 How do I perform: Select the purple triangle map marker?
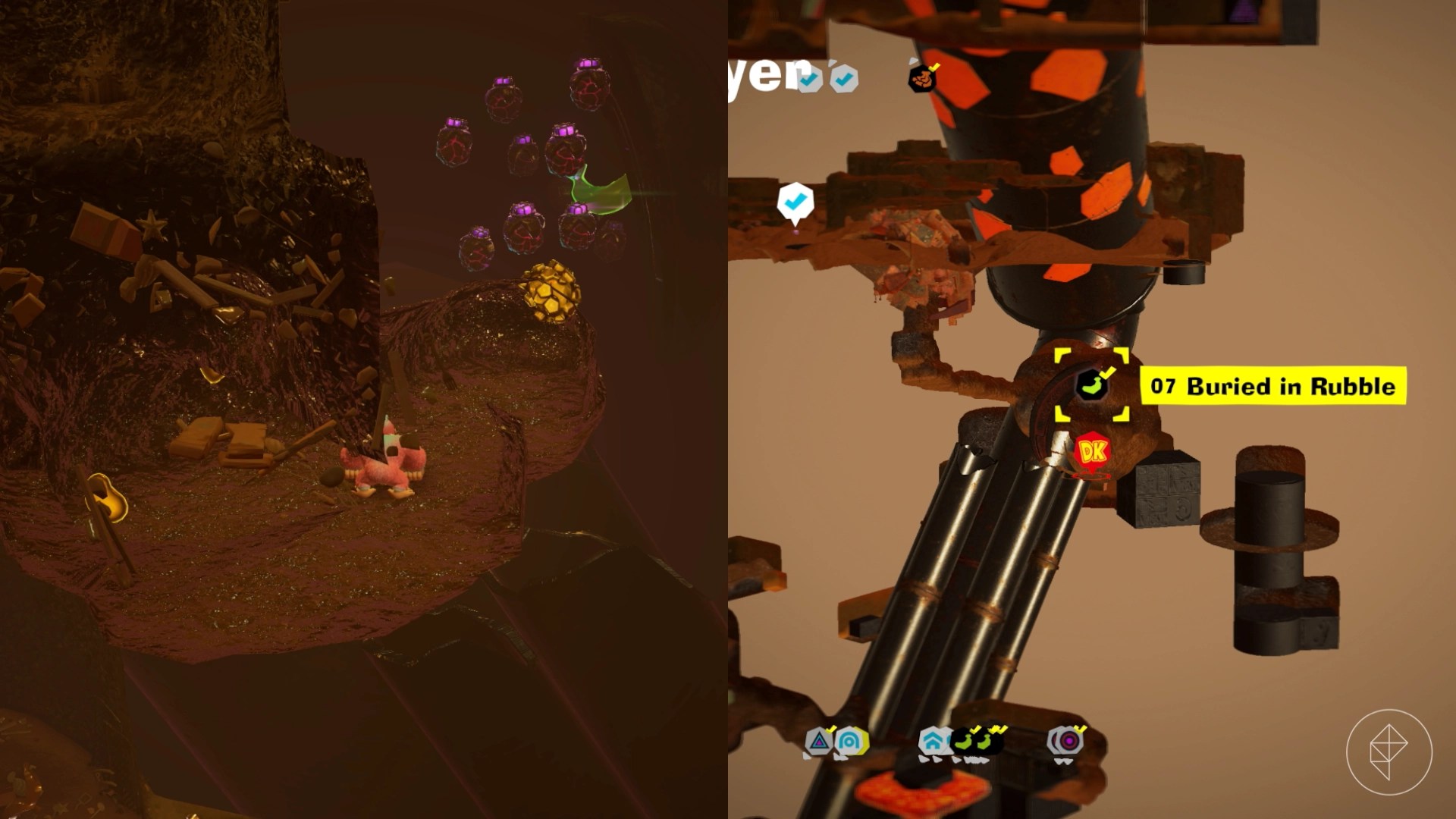(x=819, y=741)
